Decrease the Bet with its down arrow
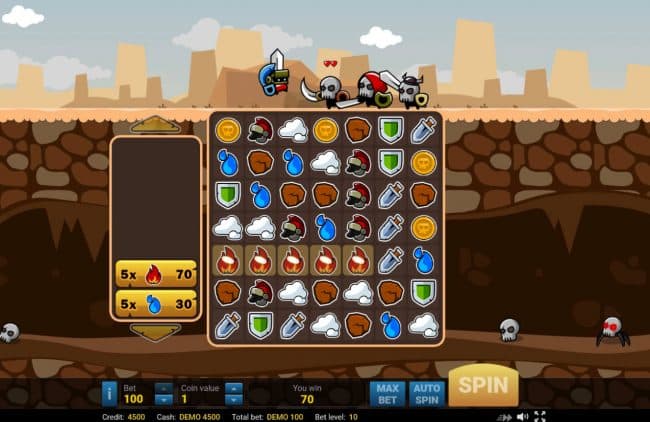Image resolution: width=650 pixels, height=422 pixels. [x=164, y=400]
